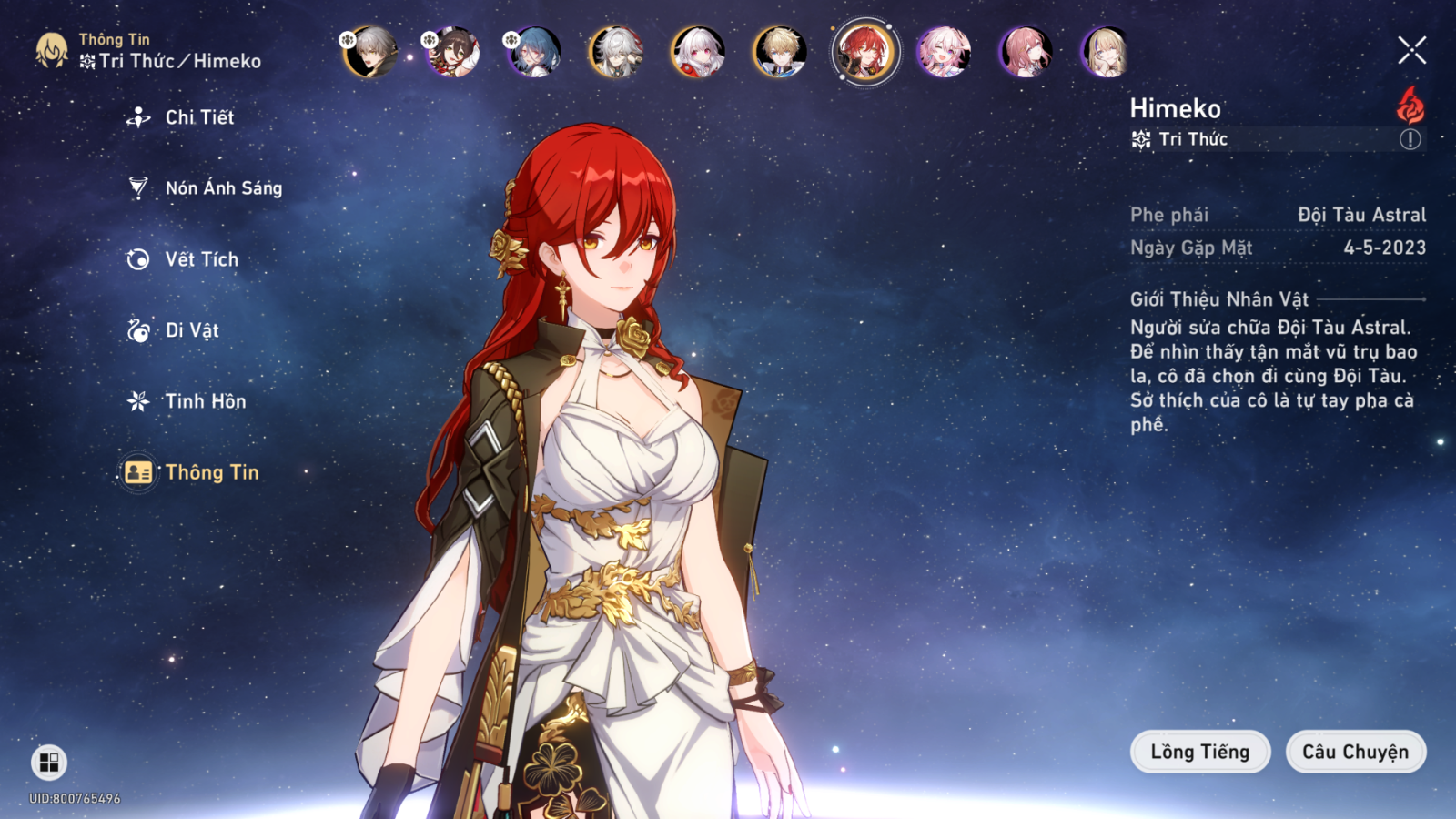
Task: Open the four-square menu icon above UID
Action: pyautogui.click(x=49, y=762)
